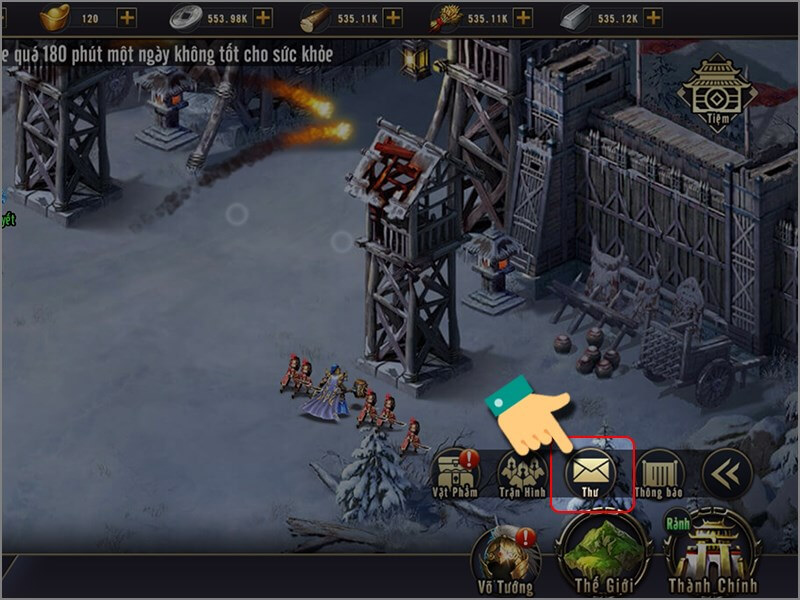Enter the Thành Chính main city
Image resolution: width=800 pixels, height=600 pixels.
pos(713,552)
